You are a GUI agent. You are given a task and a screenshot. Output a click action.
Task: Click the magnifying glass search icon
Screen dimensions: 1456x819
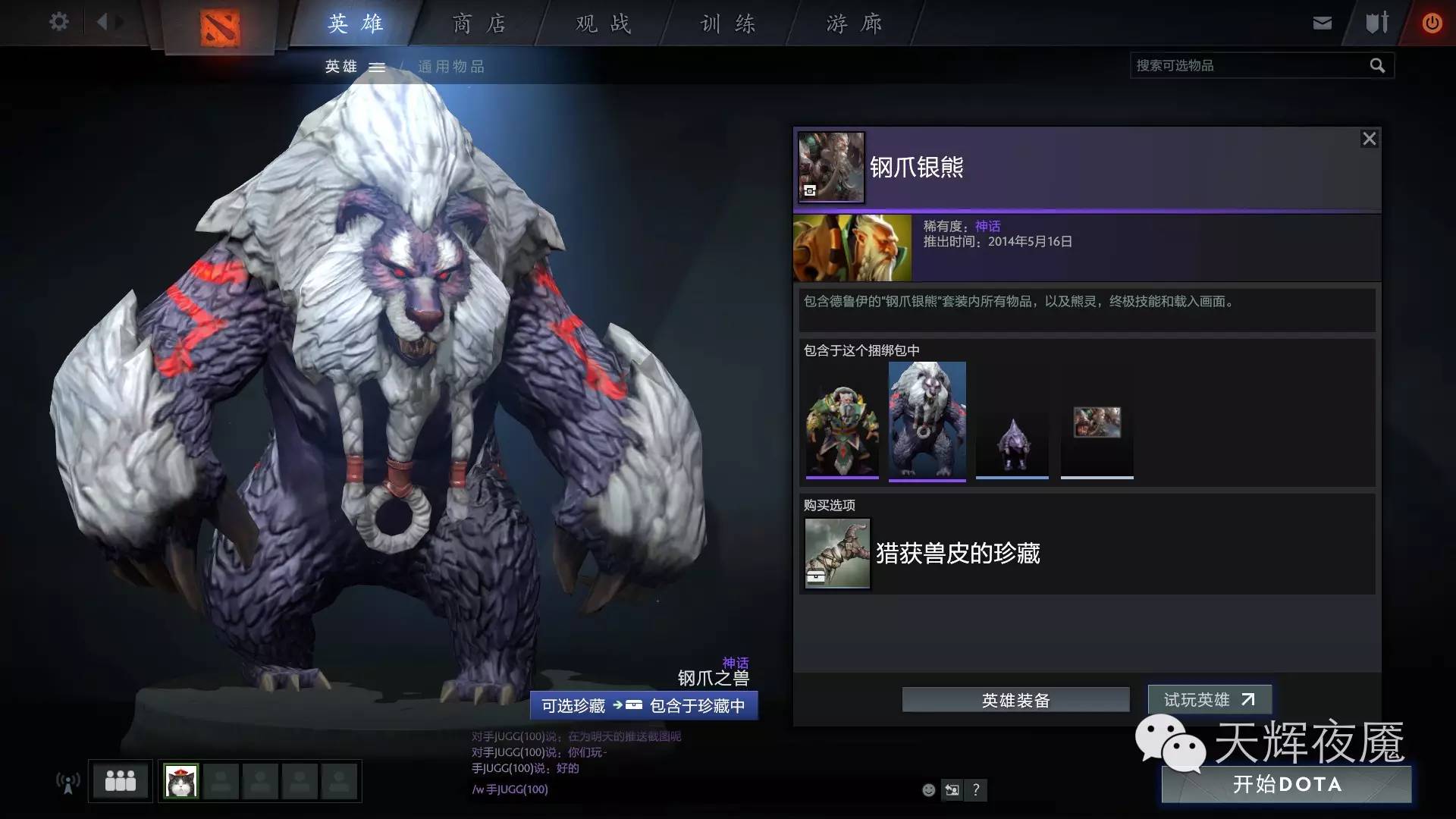click(1377, 66)
